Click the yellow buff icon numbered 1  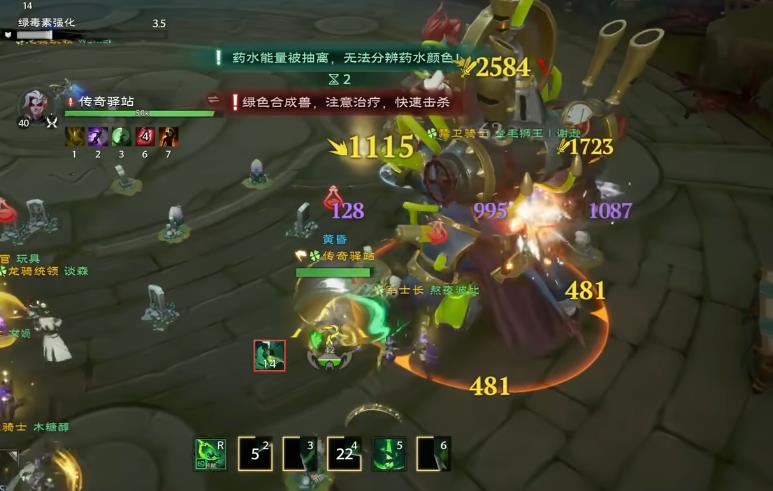click(74, 136)
